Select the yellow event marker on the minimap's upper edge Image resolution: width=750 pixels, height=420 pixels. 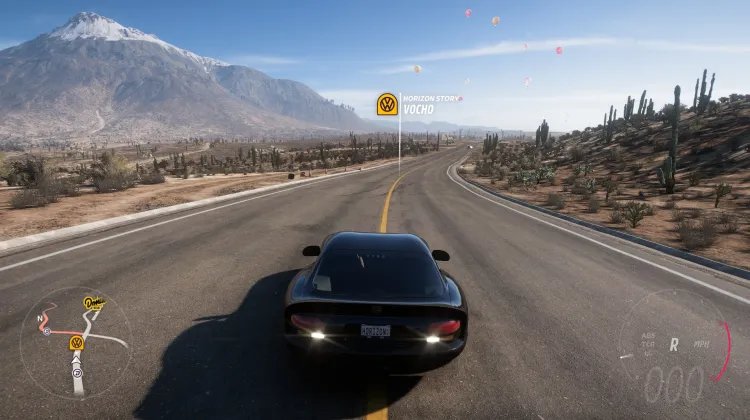tap(94, 302)
